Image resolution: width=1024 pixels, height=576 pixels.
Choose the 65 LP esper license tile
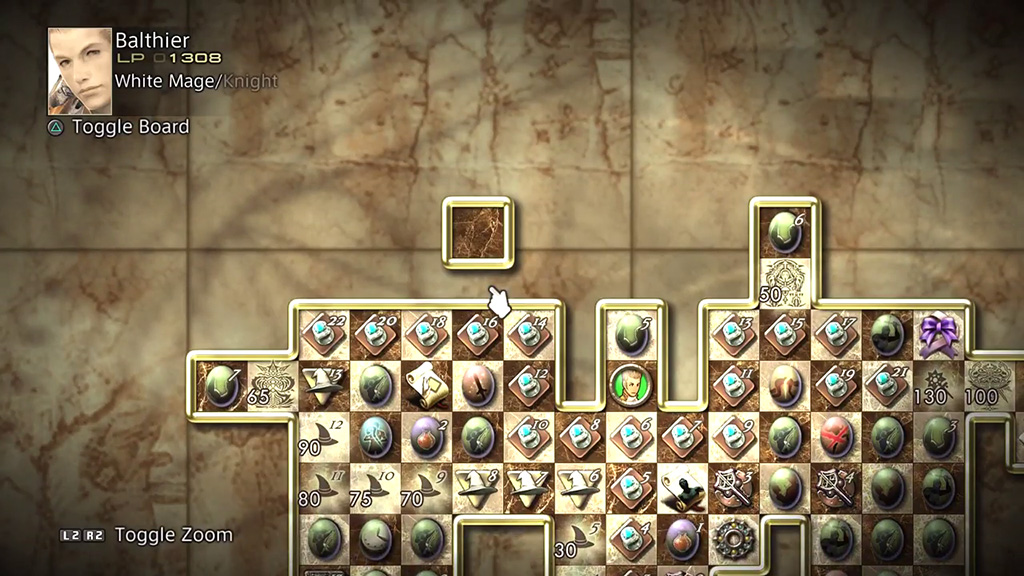pyautogui.click(x=272, y=385)
